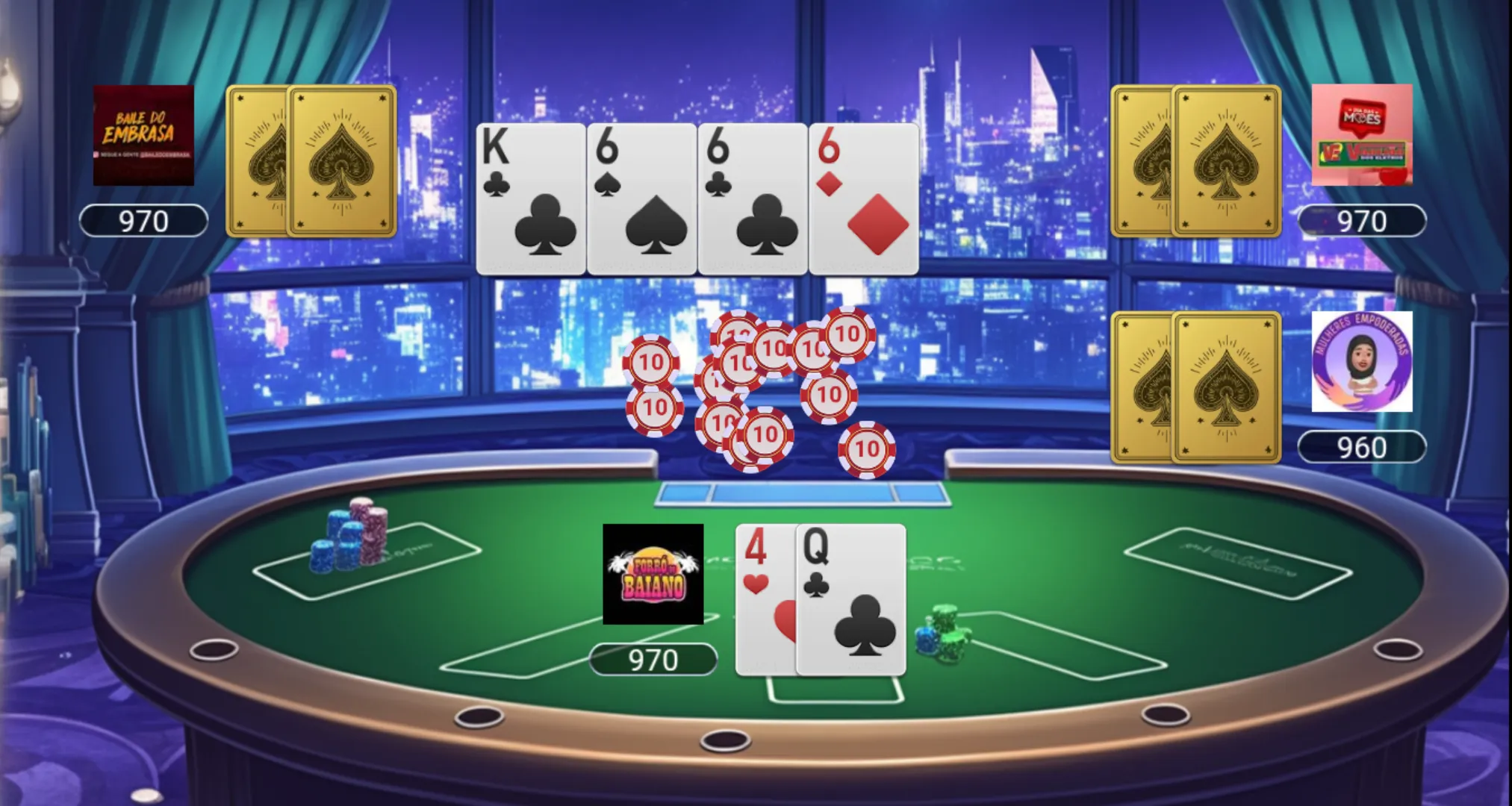
Task: Choose the Queen of clubs hole card
Action: [851, 600]
